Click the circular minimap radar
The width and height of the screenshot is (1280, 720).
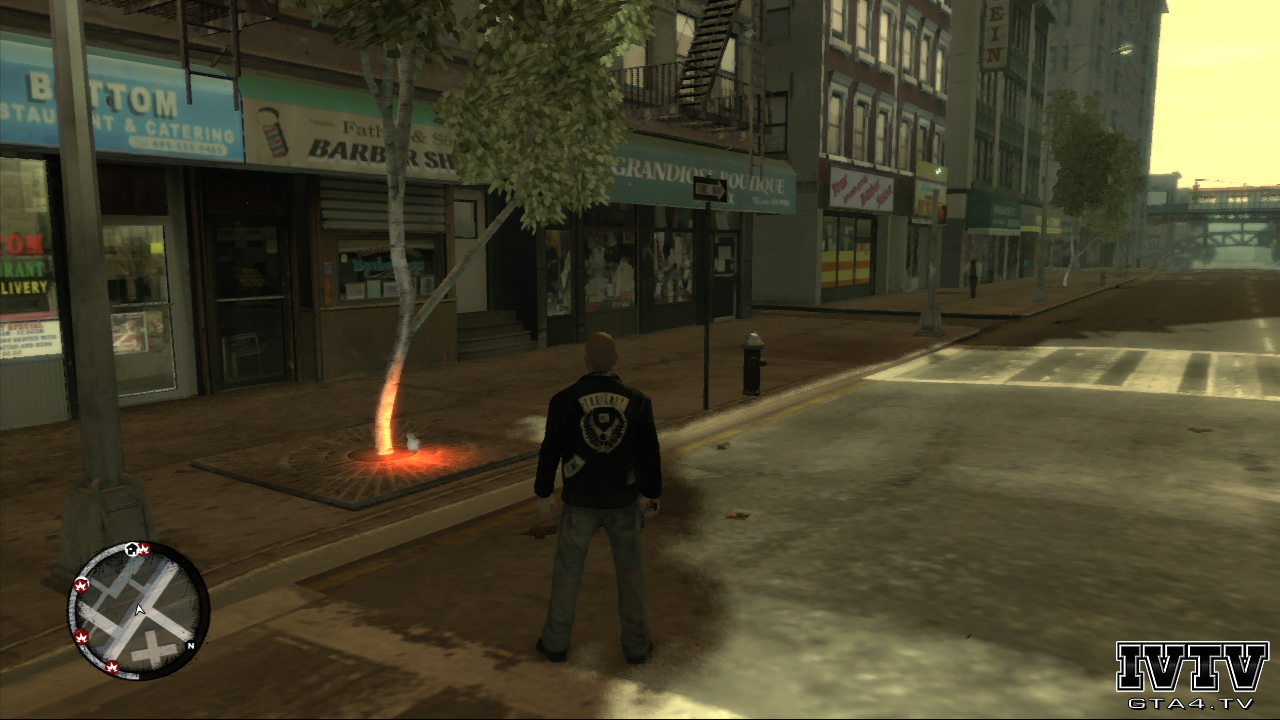click(138, 608)
